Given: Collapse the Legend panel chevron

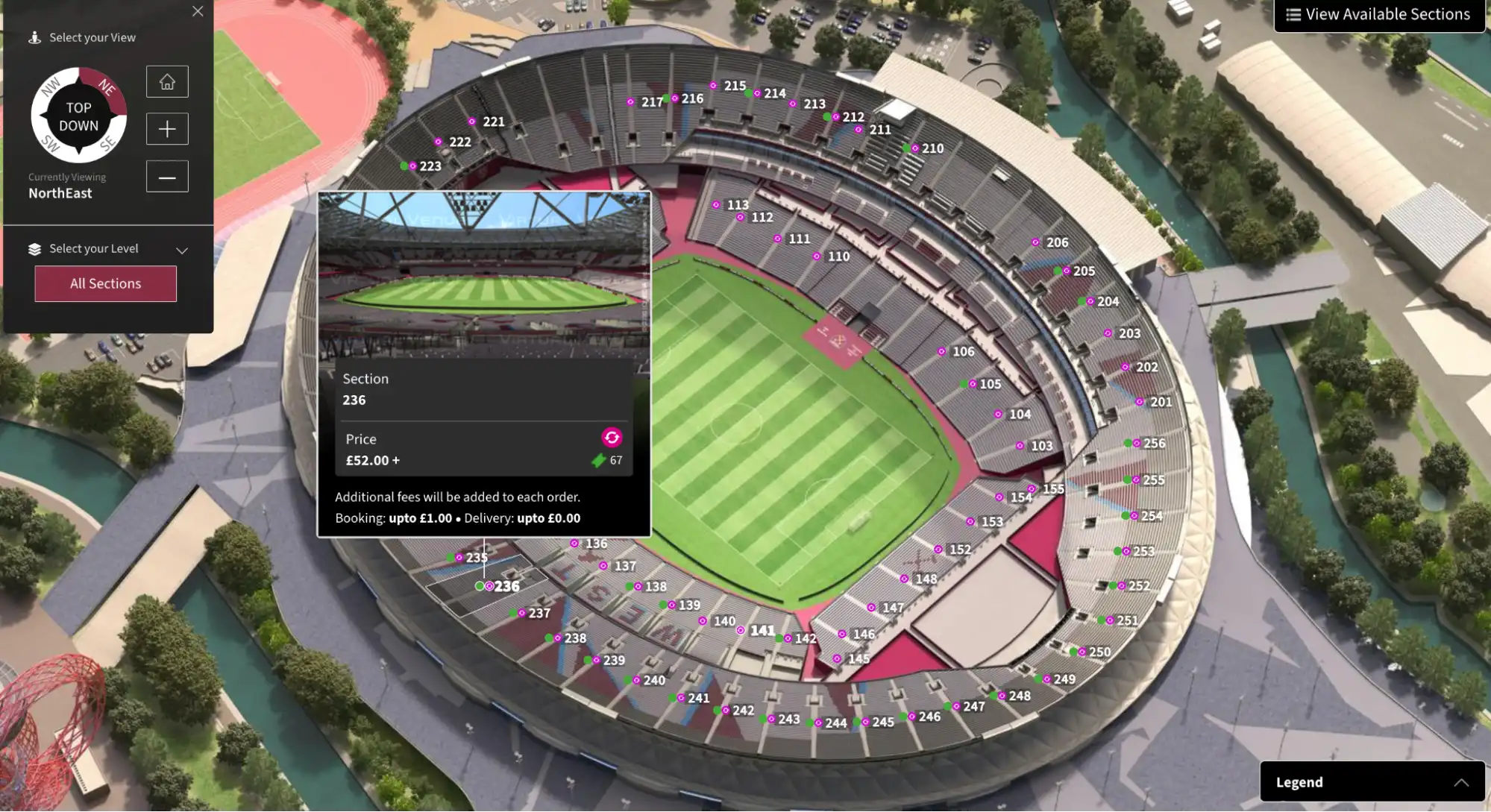Looking at the screenshot, I should click(1460, 781).
